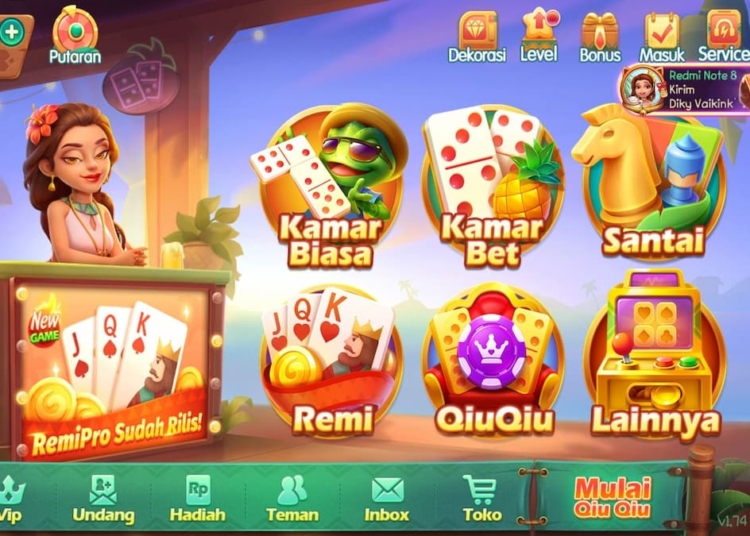Image resolution: width=750 pixels, height=536 pixels.
Task: Open the QiuQiu game mode
Action: click(492, 365)
